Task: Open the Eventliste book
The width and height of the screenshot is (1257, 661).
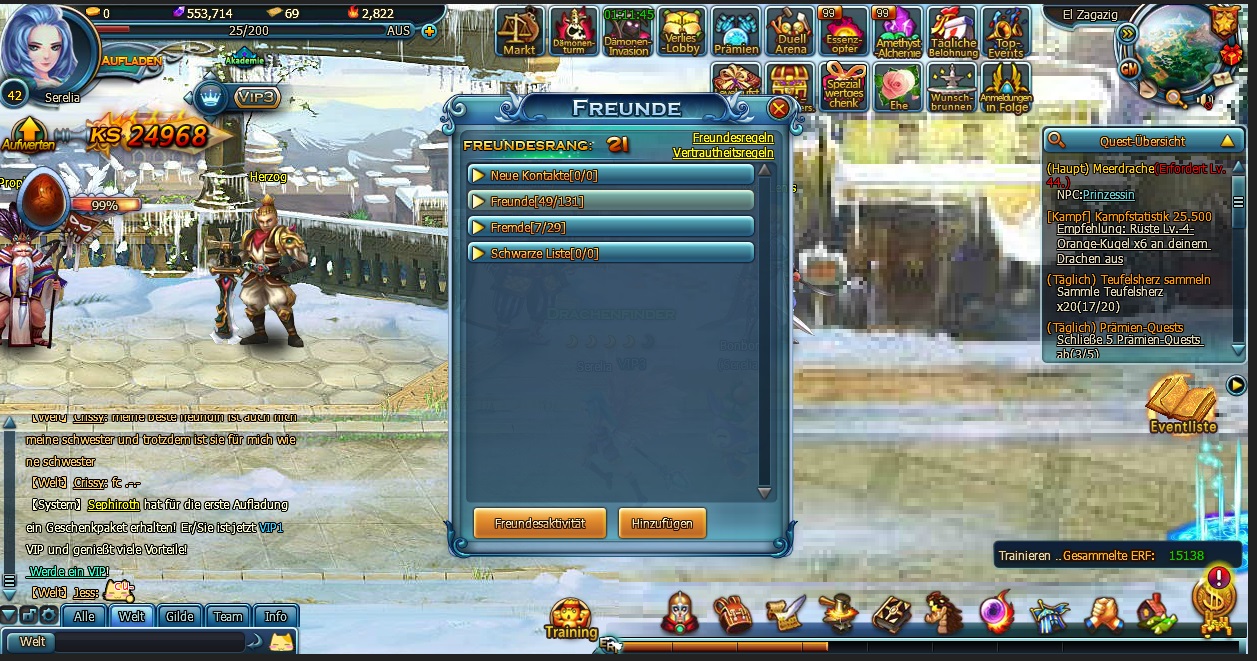Action: point(1182,403)
